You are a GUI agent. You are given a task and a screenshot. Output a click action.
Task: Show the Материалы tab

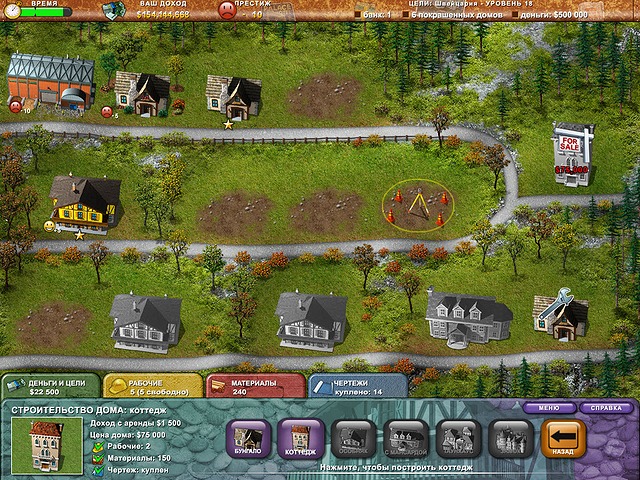point(254,386)
